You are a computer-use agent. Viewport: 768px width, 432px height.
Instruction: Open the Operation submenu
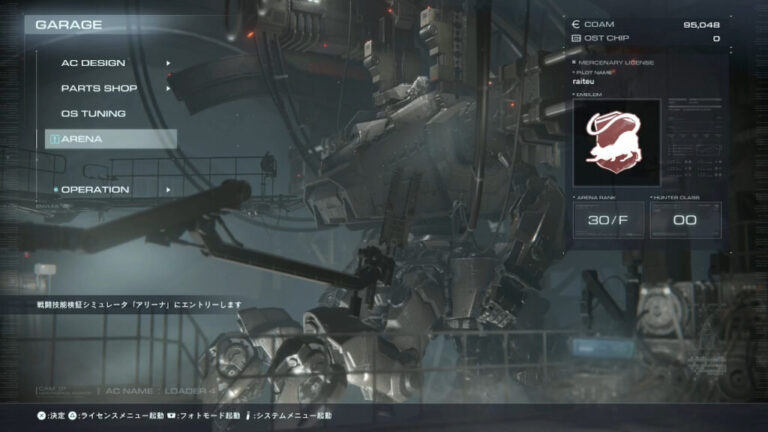tap(95, 190)
